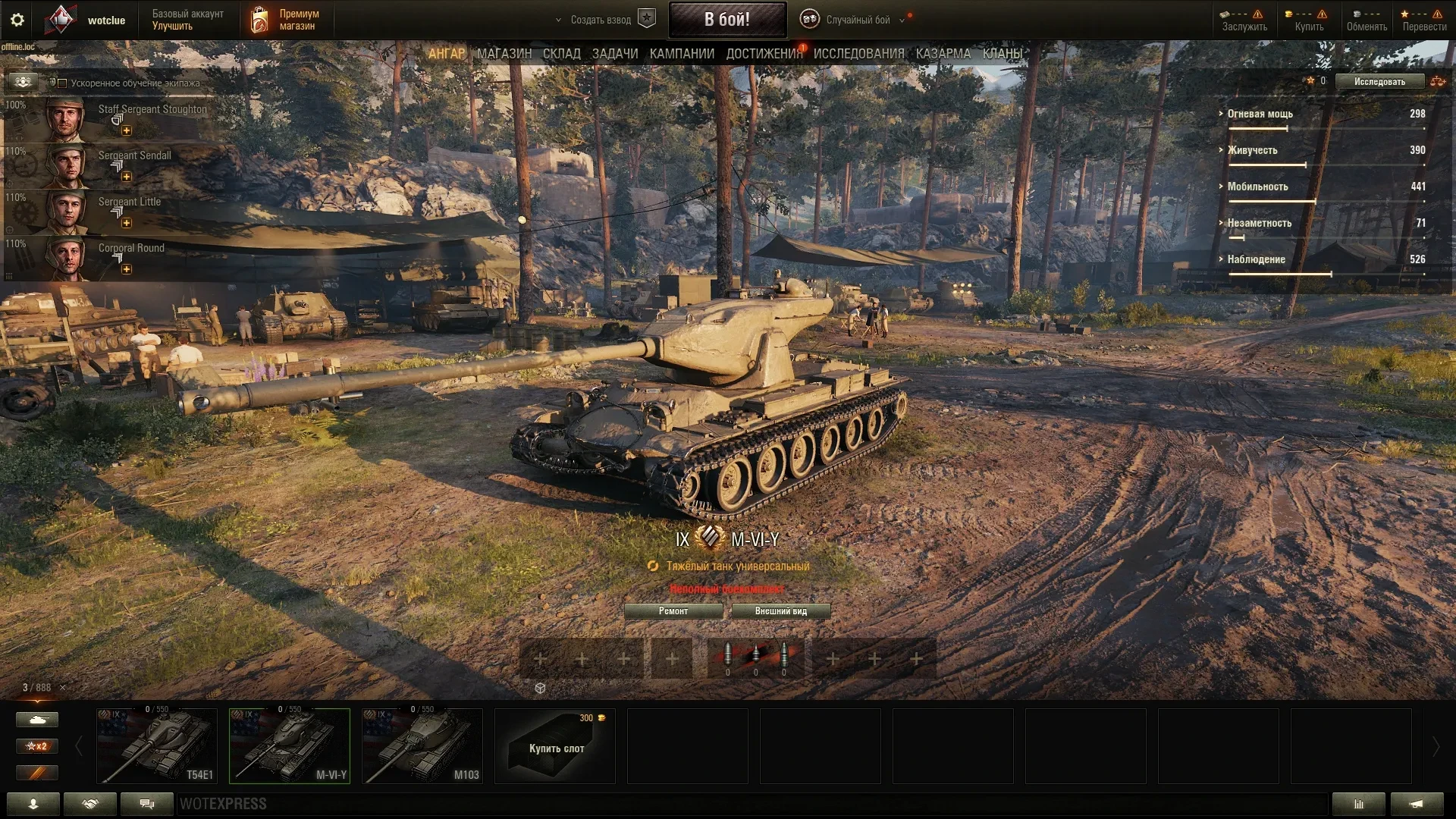The height and width of the screenshot is (819, 1456).
Task: Open the settings gear menu
Action: (17, 20)
